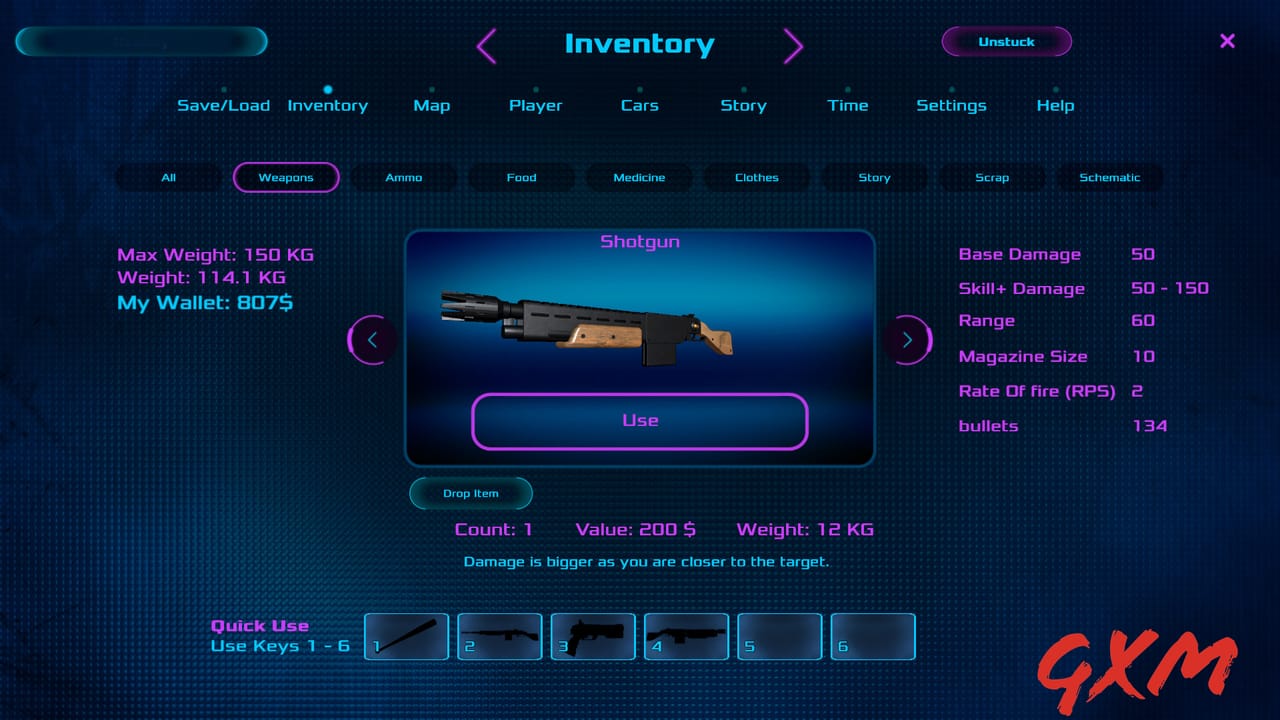Click the left arrow beside the Inventory title
Screen dimensions: 1280x720
coord(487,46)
